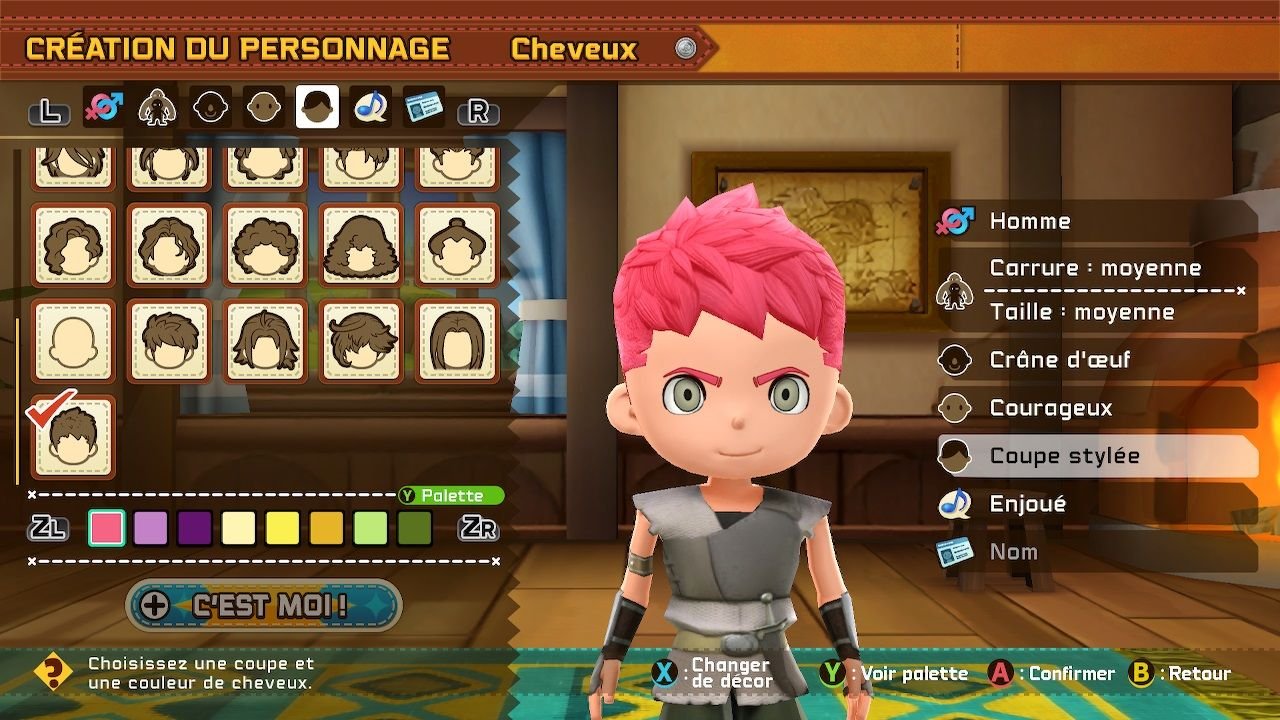Open the 'Nom' entry on the right
Image resolution: width=1280 pixels, height=720 pixels.
(1020, 551)
